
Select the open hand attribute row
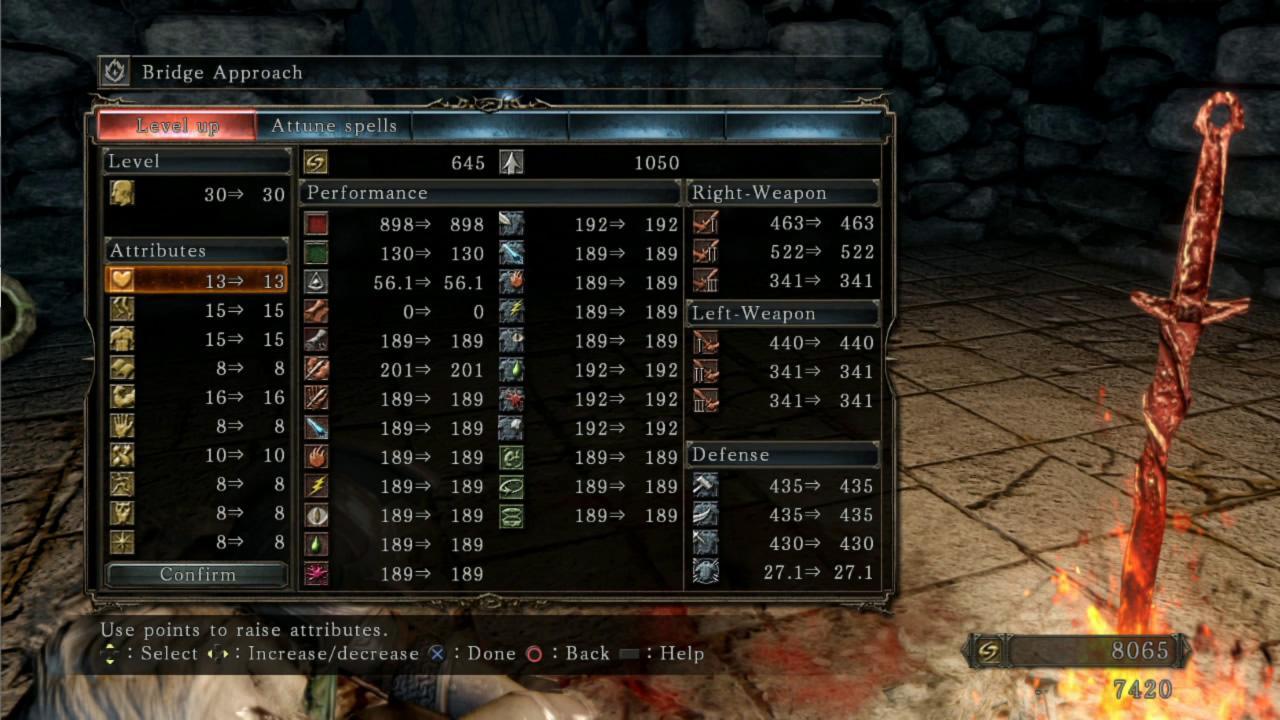coord(196,426)
